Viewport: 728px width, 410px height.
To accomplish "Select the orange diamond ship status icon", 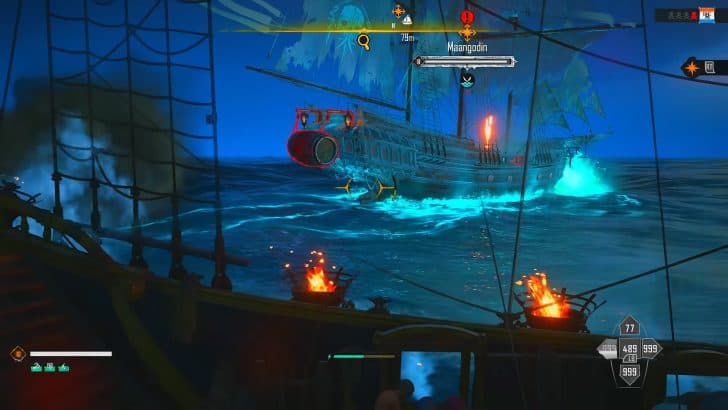I will 17,353.
